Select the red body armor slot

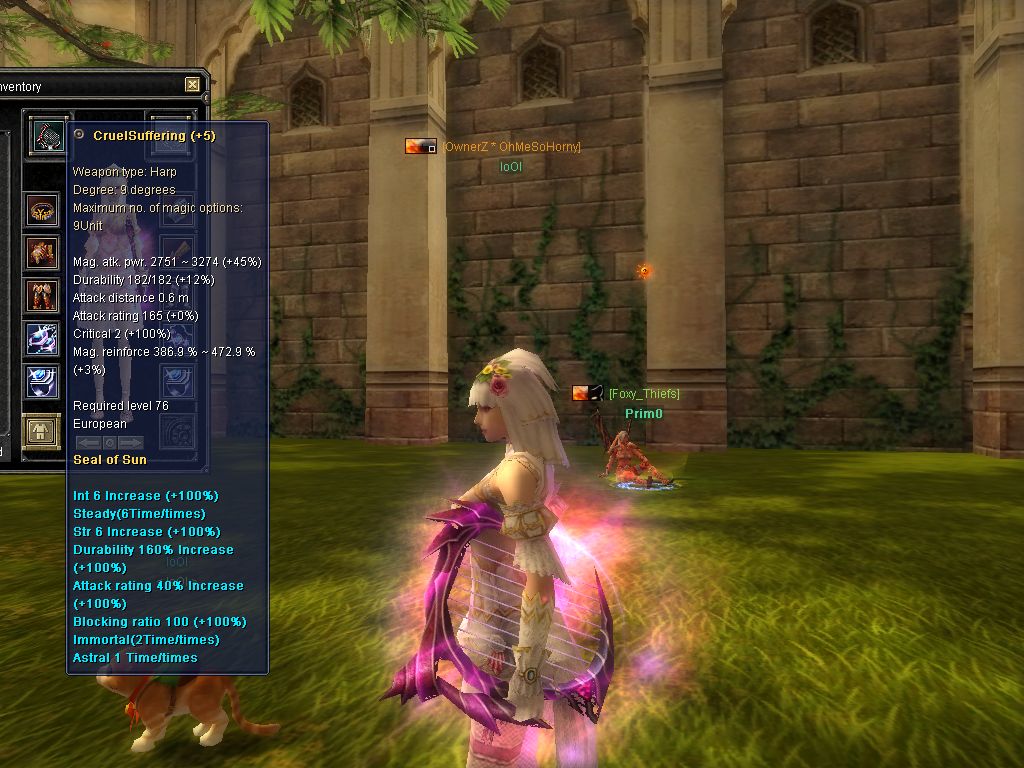coord(42,296)
